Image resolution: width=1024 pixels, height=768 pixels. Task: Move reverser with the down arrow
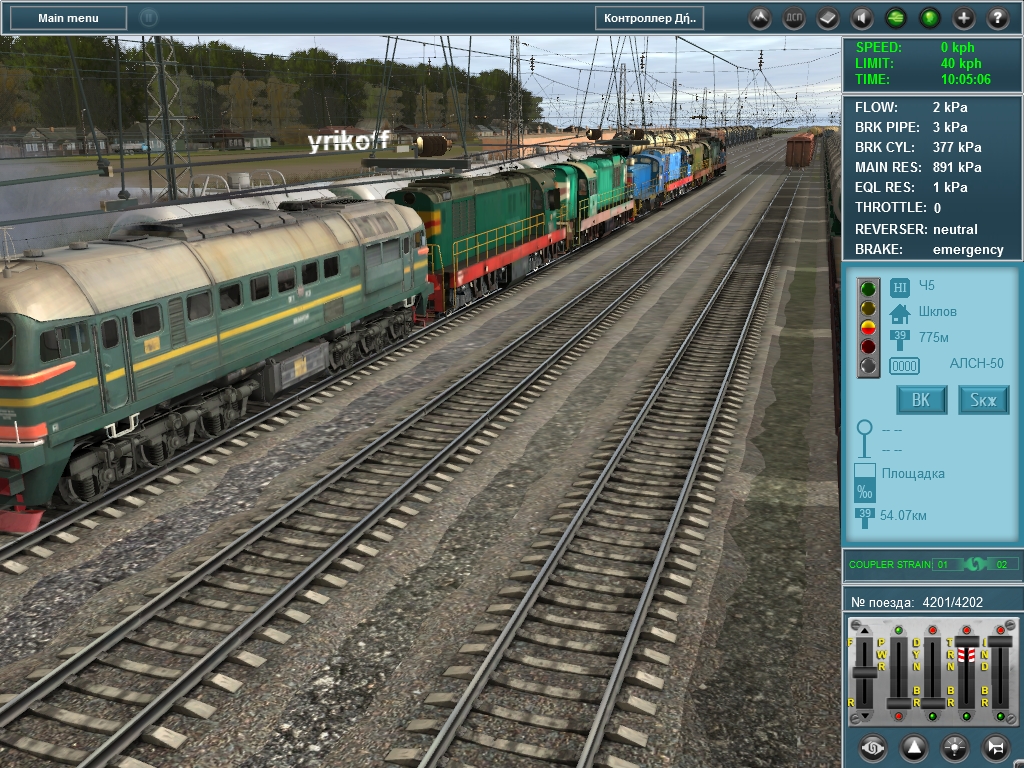click(864, 716)
